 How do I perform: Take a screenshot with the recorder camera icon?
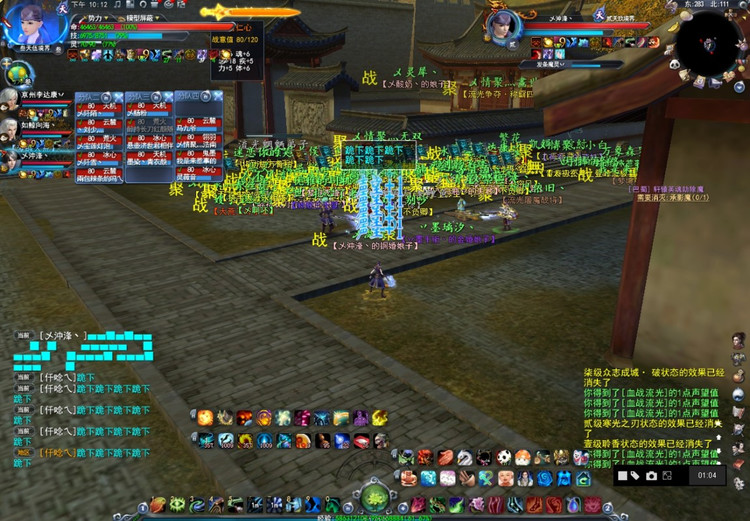651,475
